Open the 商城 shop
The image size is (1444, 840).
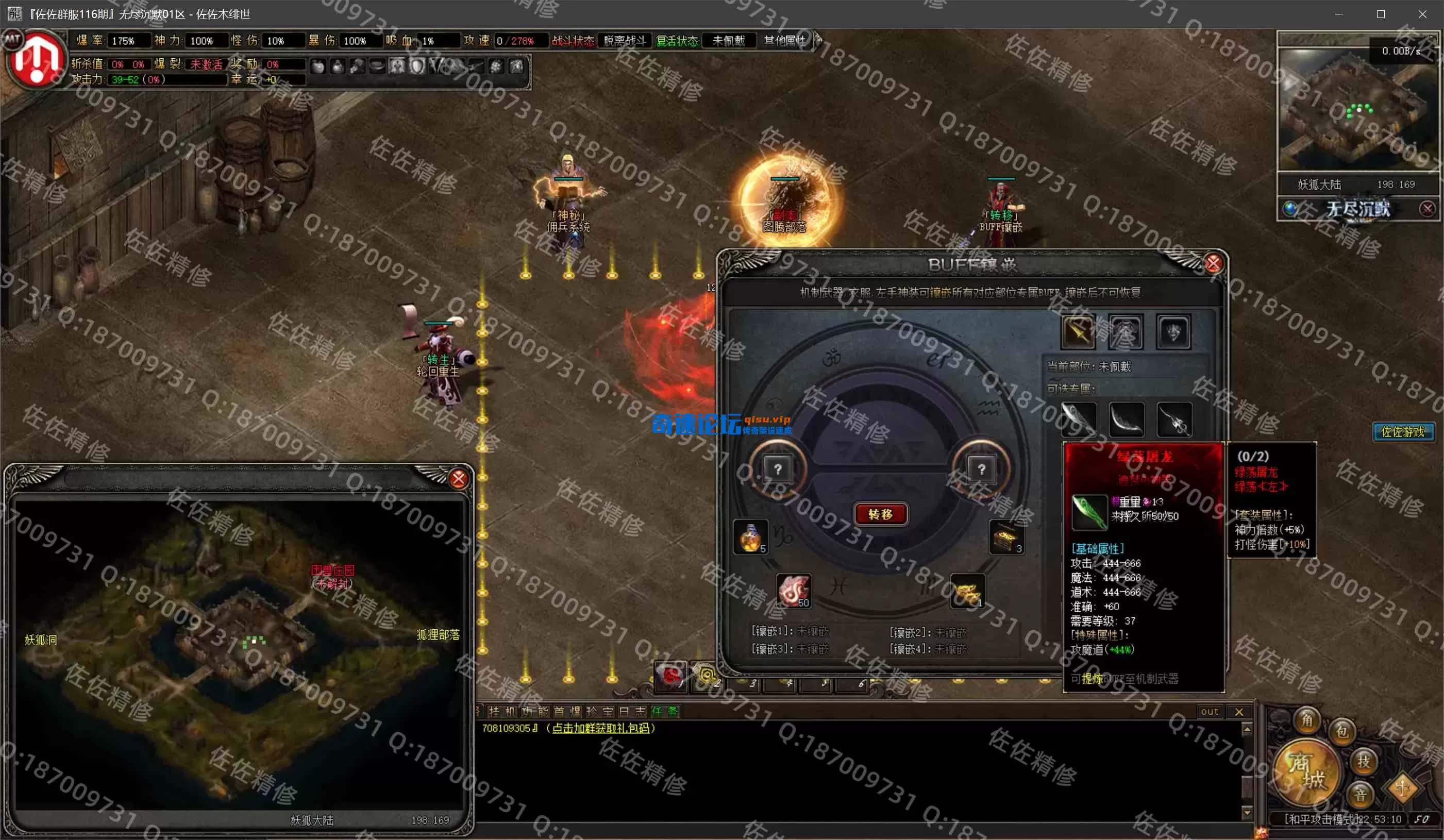click(1306, 771)
